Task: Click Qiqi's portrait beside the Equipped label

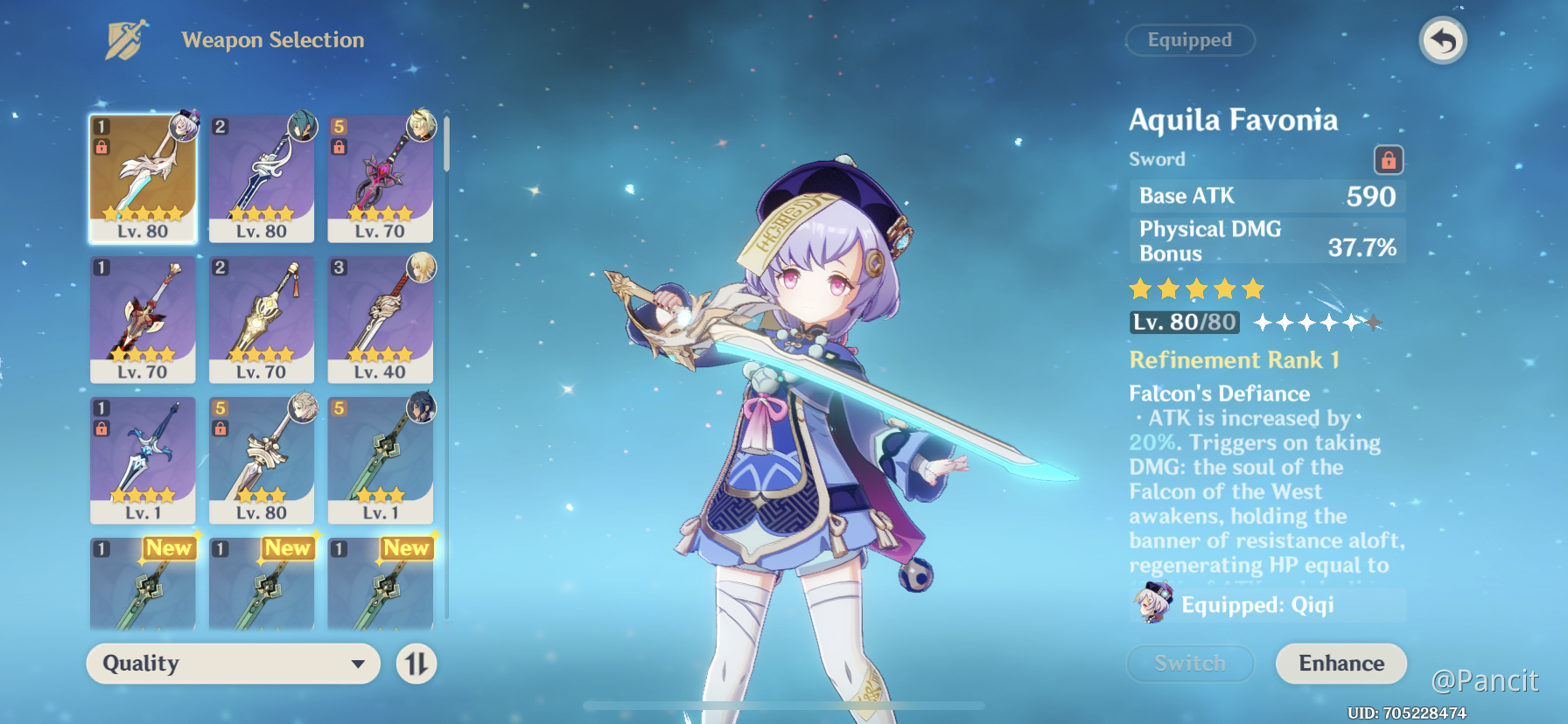Action: (x=1151, y=602)
